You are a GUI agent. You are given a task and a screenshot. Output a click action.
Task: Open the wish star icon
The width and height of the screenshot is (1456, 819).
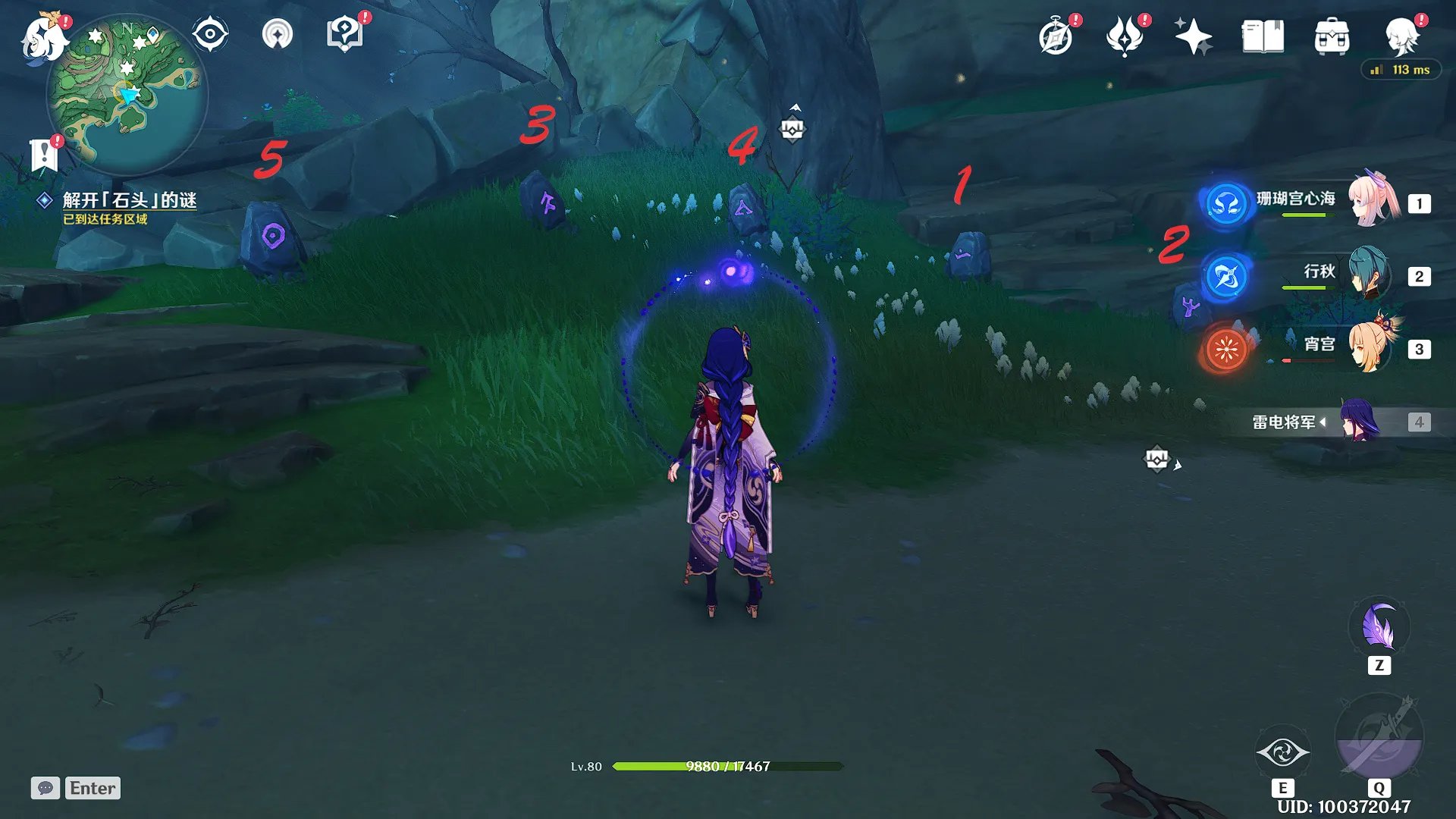[1193, 36]
